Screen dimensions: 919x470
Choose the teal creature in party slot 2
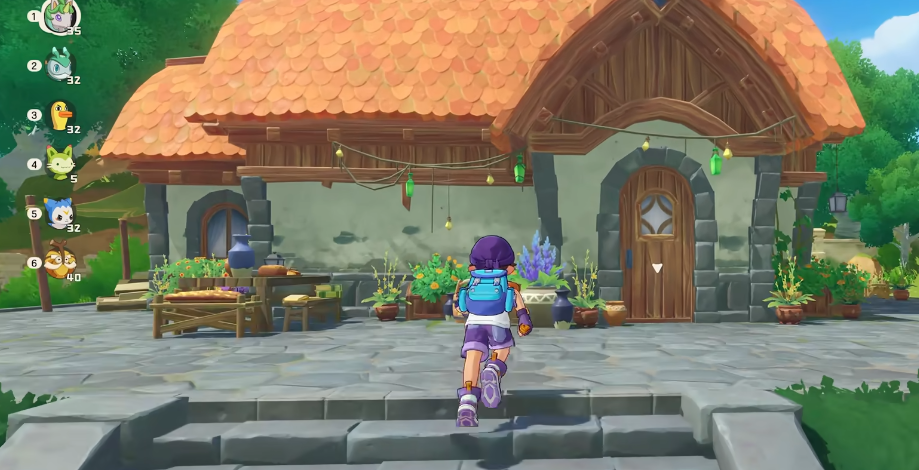pyautogui.click(x=59, y=64)
